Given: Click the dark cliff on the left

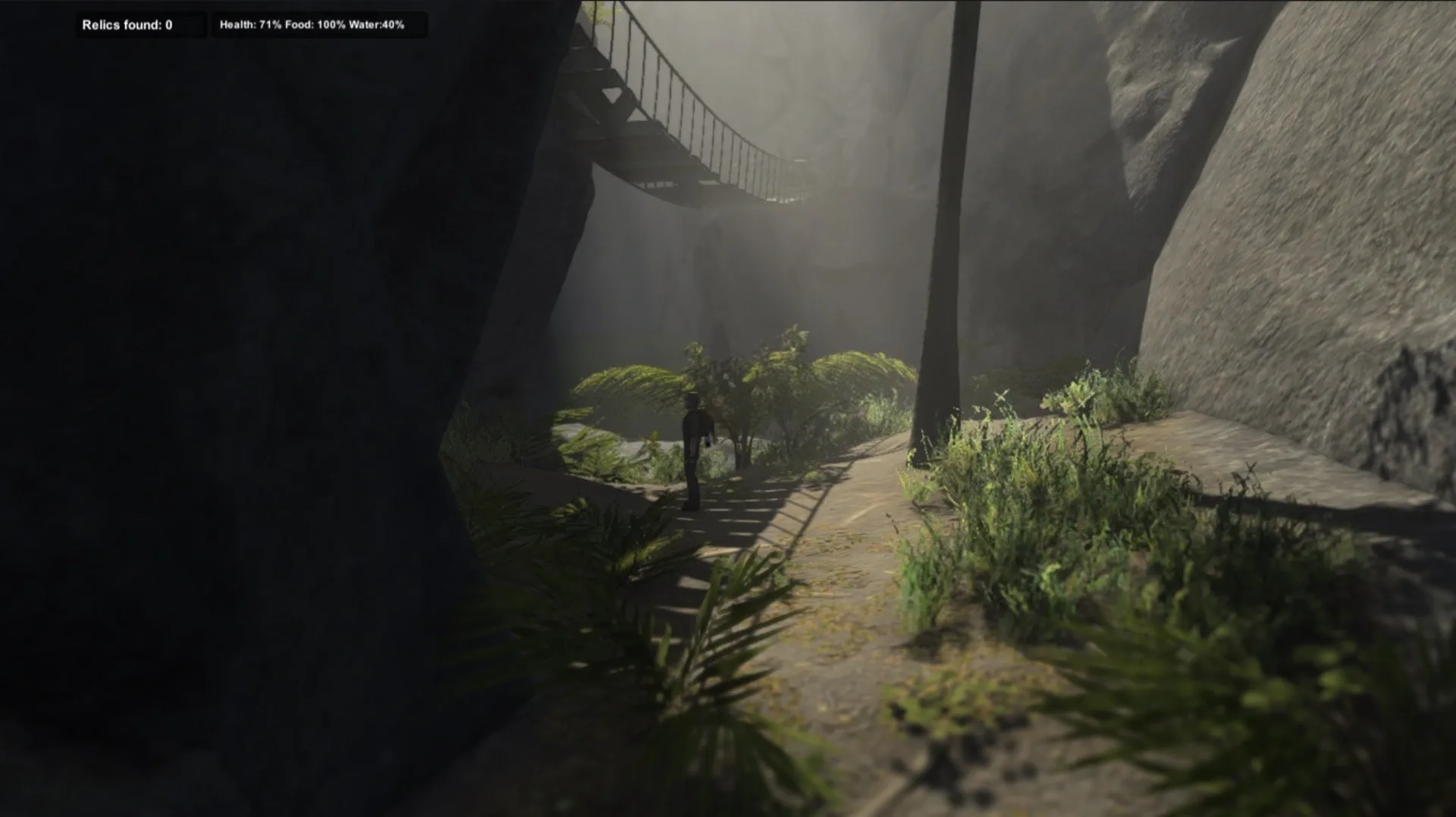Looking at the screenshot, I should 227,379.
